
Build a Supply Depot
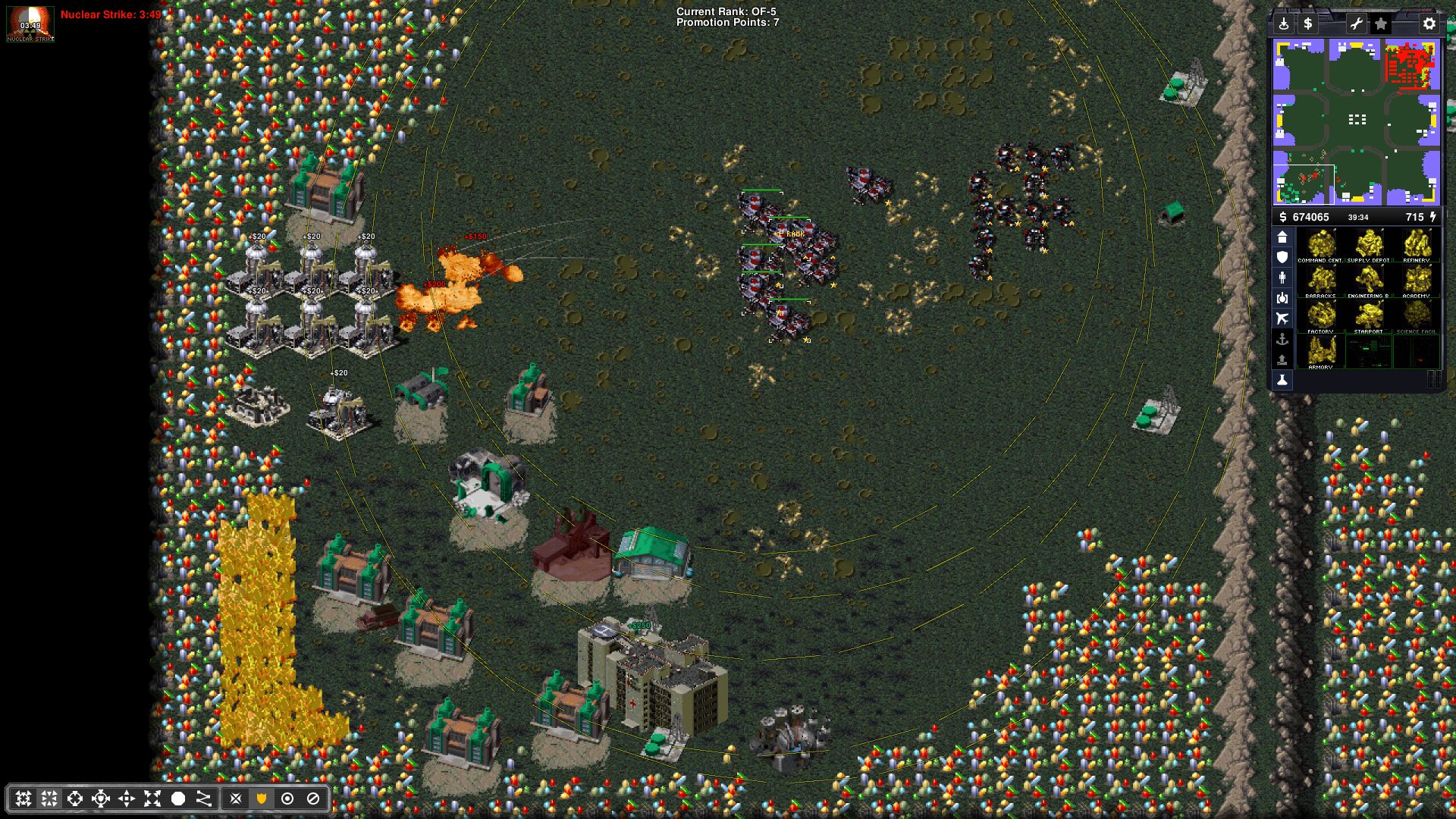coord(1369,246)
